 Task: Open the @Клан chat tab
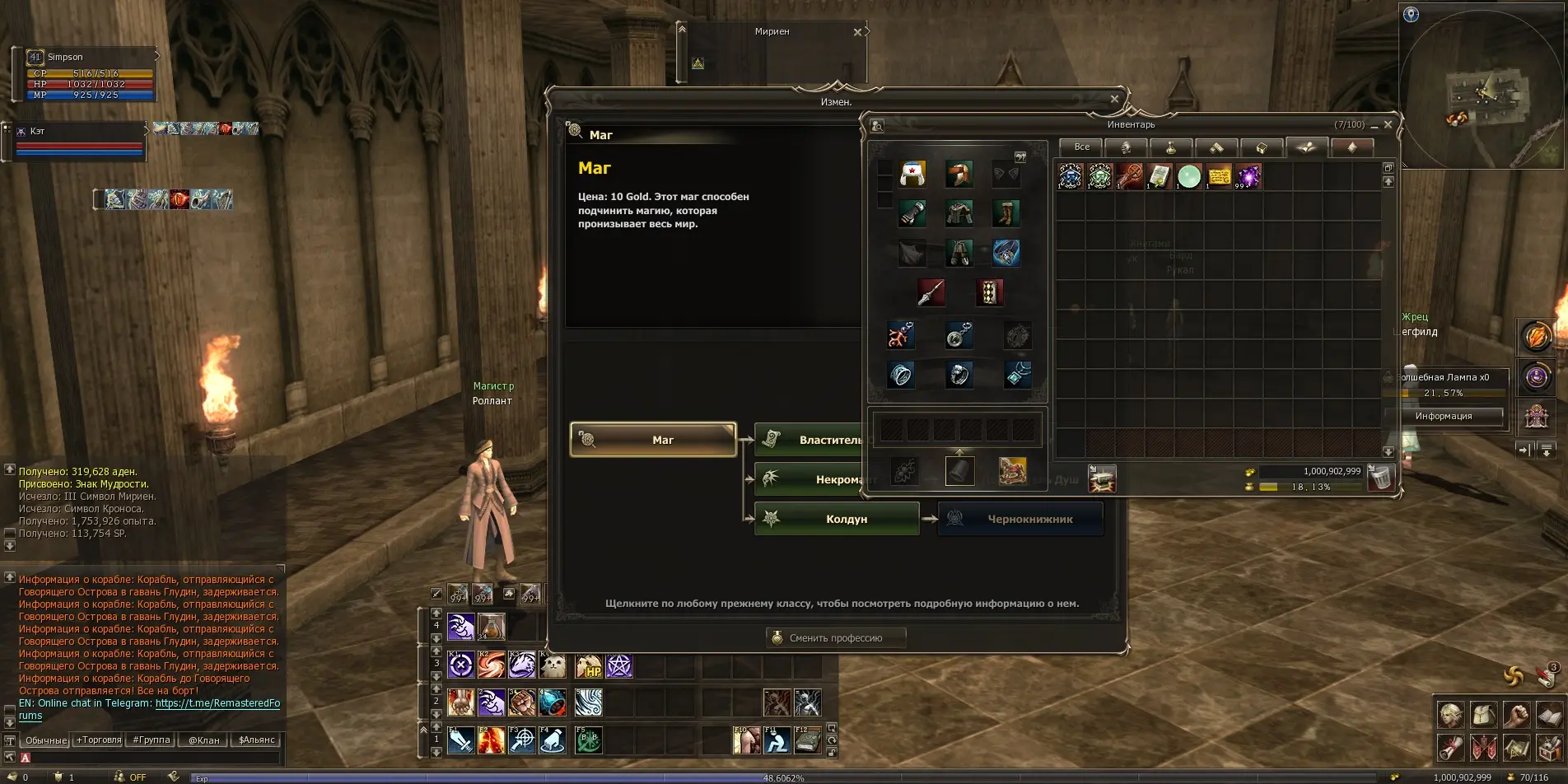pos(203,740)
